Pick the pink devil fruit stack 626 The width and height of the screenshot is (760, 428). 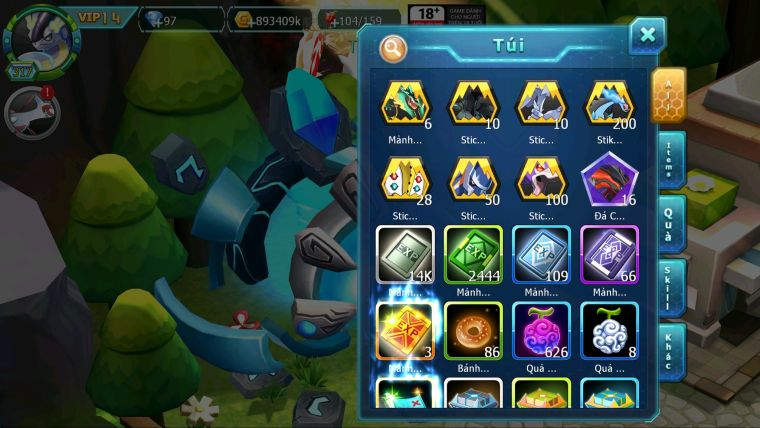pyautogui.click(x=541, y=331)
